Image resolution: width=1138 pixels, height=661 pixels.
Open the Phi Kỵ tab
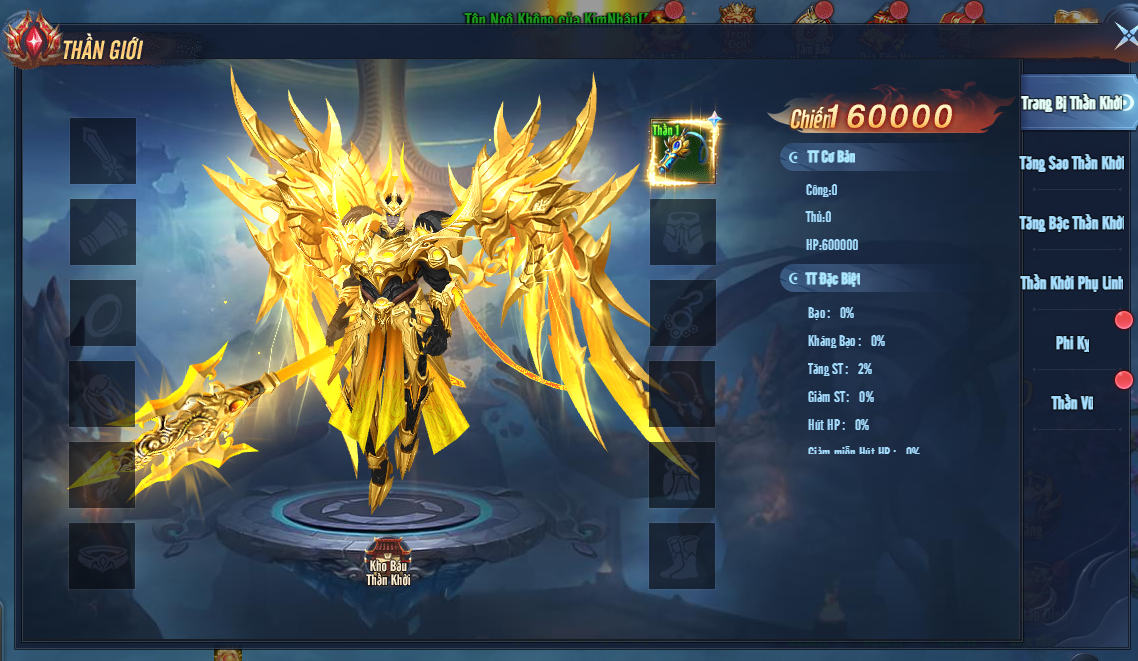click(1072, 343)
